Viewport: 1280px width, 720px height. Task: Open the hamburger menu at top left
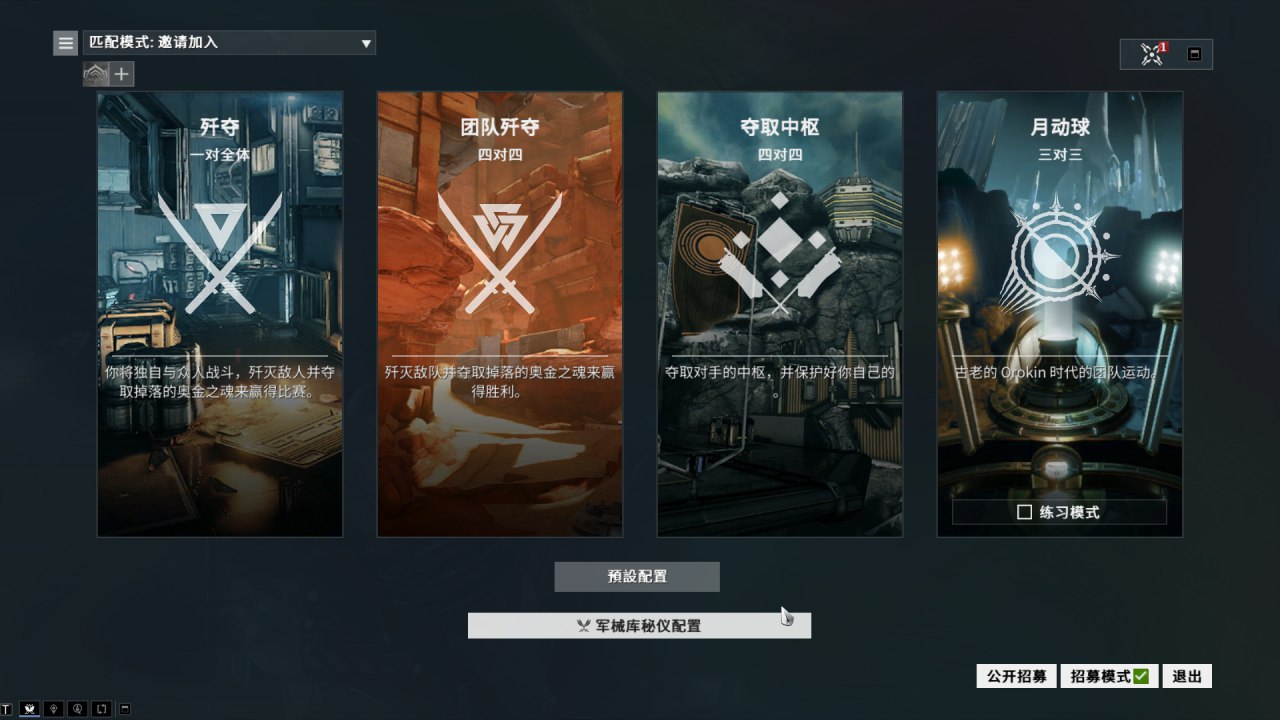click(66, 43)
